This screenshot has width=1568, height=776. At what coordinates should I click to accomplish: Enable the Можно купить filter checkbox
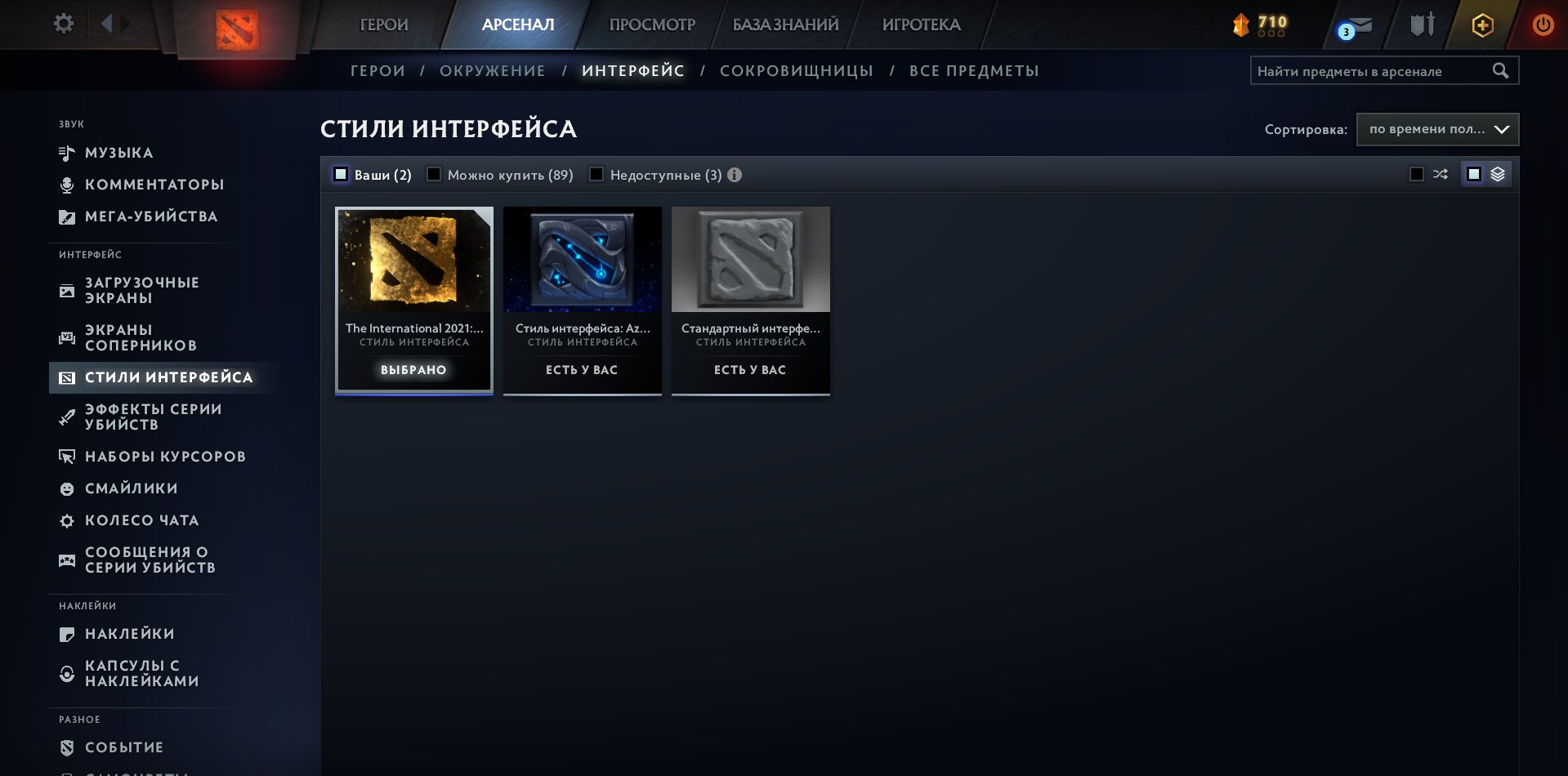[x=434, y=174]
